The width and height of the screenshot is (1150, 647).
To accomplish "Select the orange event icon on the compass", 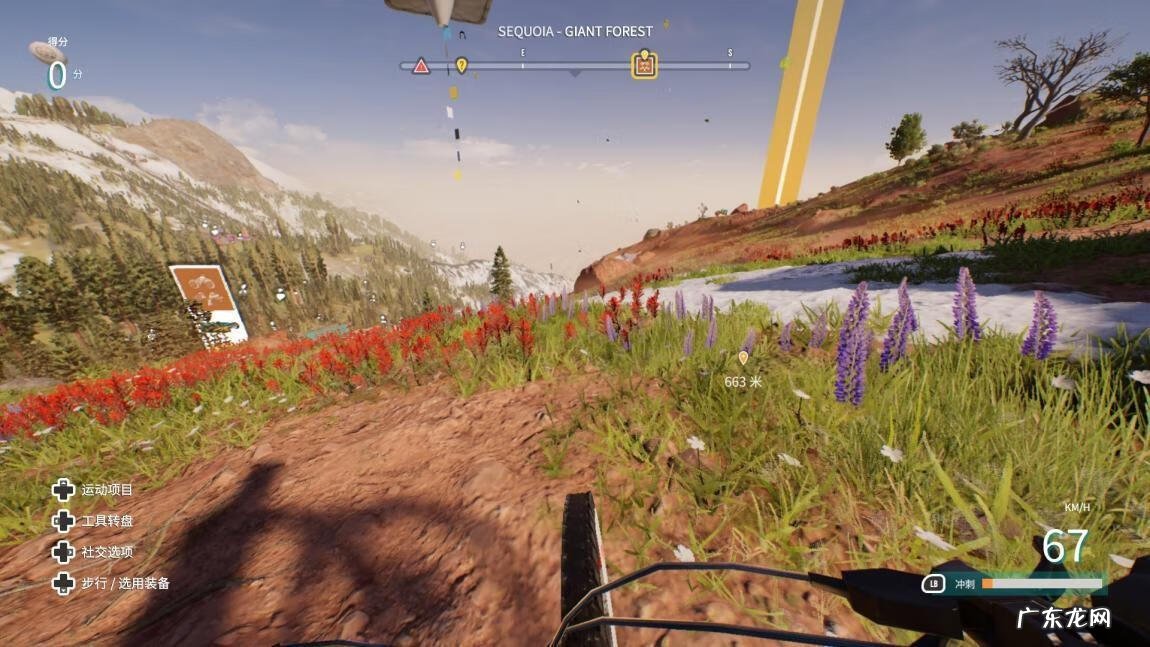I will (645, 66).
